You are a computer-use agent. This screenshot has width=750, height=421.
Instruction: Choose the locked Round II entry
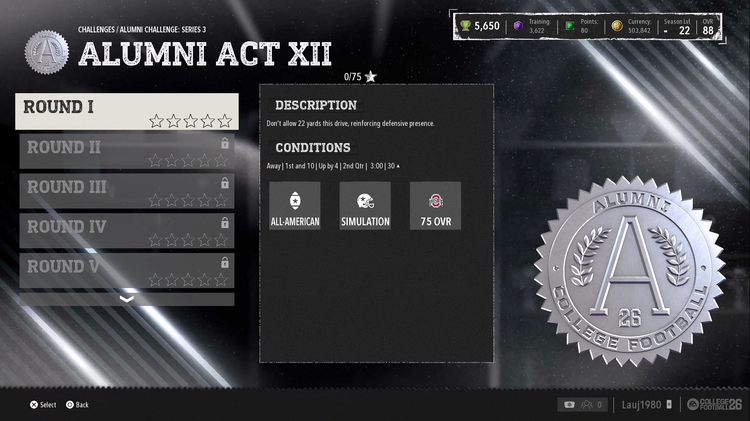coord(126,151)
